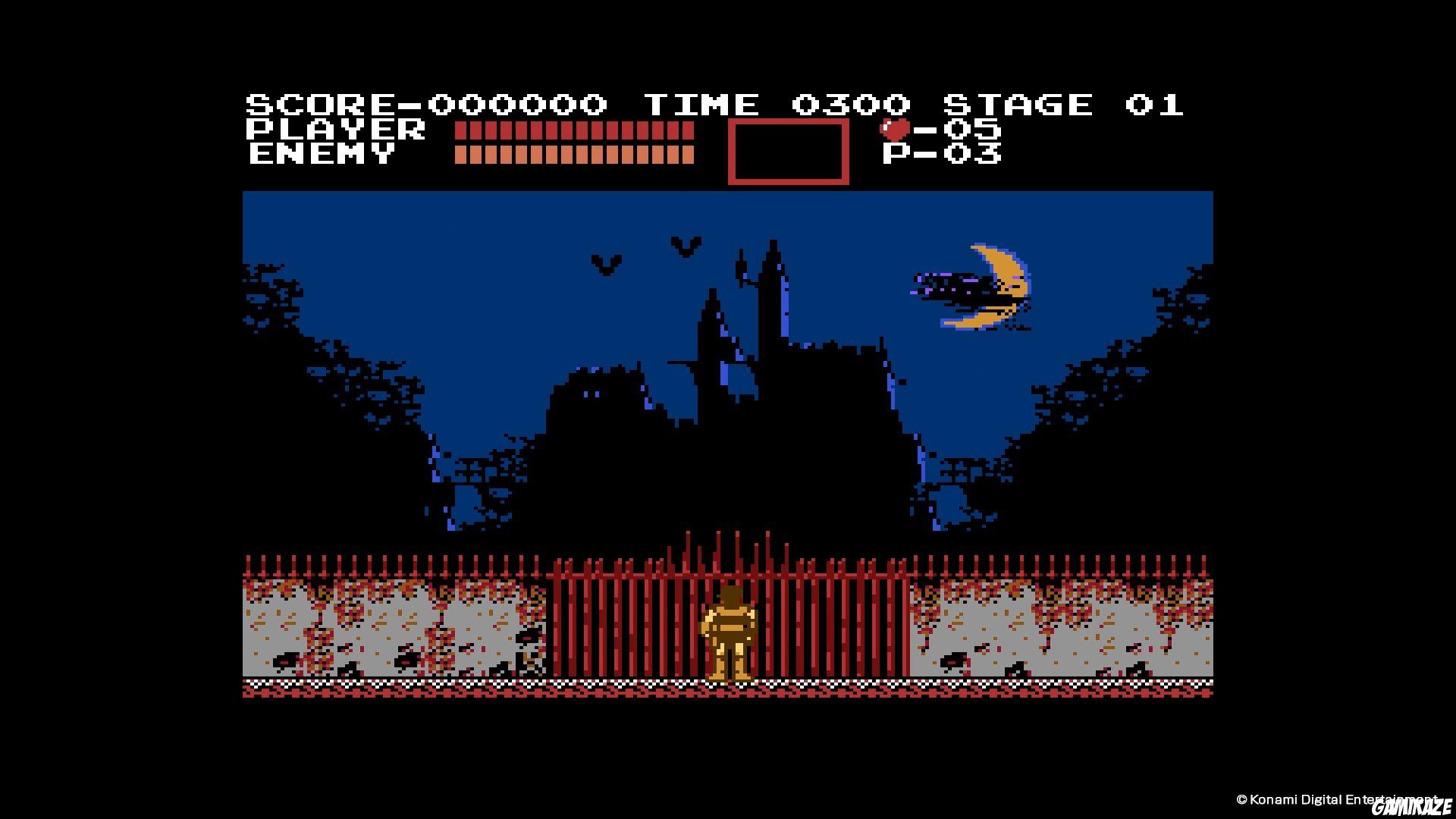Click the leftmost flying bat

coord(607,265)
